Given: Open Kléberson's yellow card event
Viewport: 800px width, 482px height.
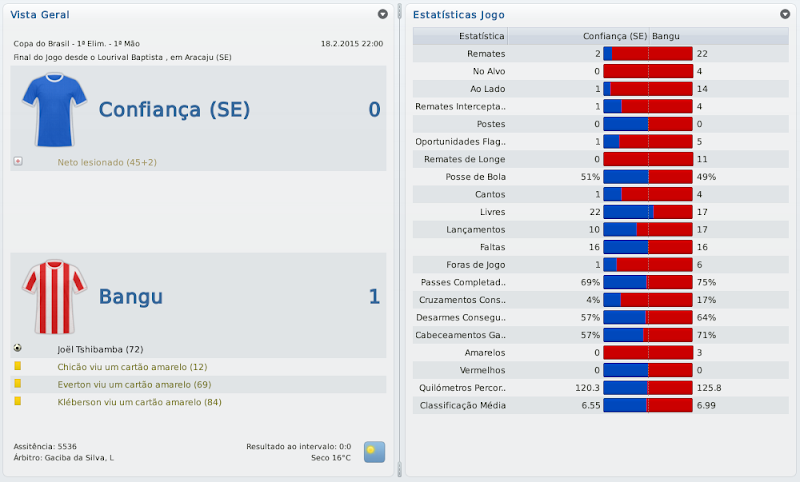Looking at the screenshot, I should click(139, 402).
